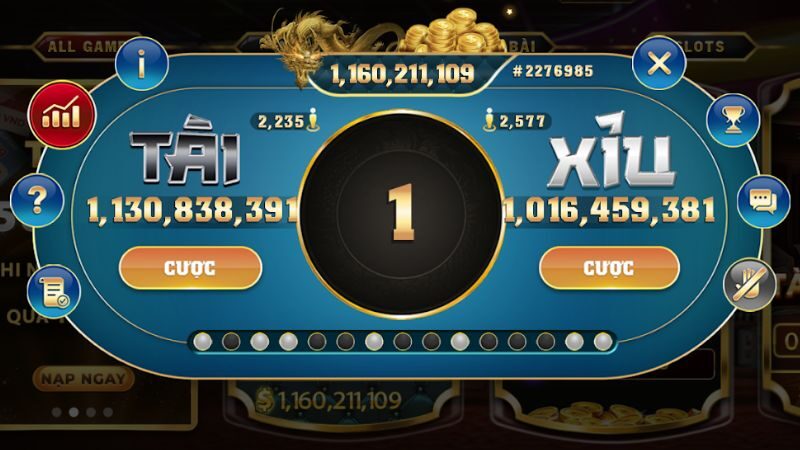View the scroll history icon

tap(52, 290)
